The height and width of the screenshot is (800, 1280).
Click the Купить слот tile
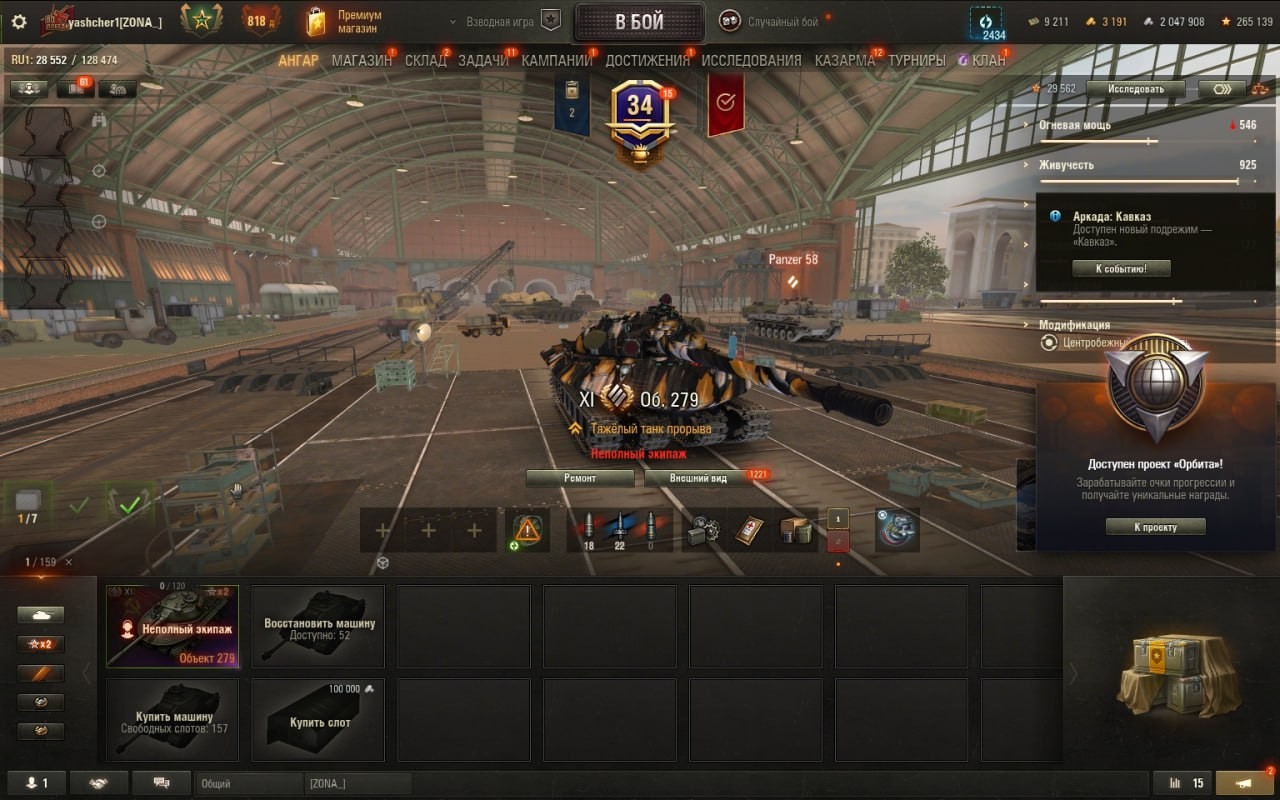pos(318,718)
